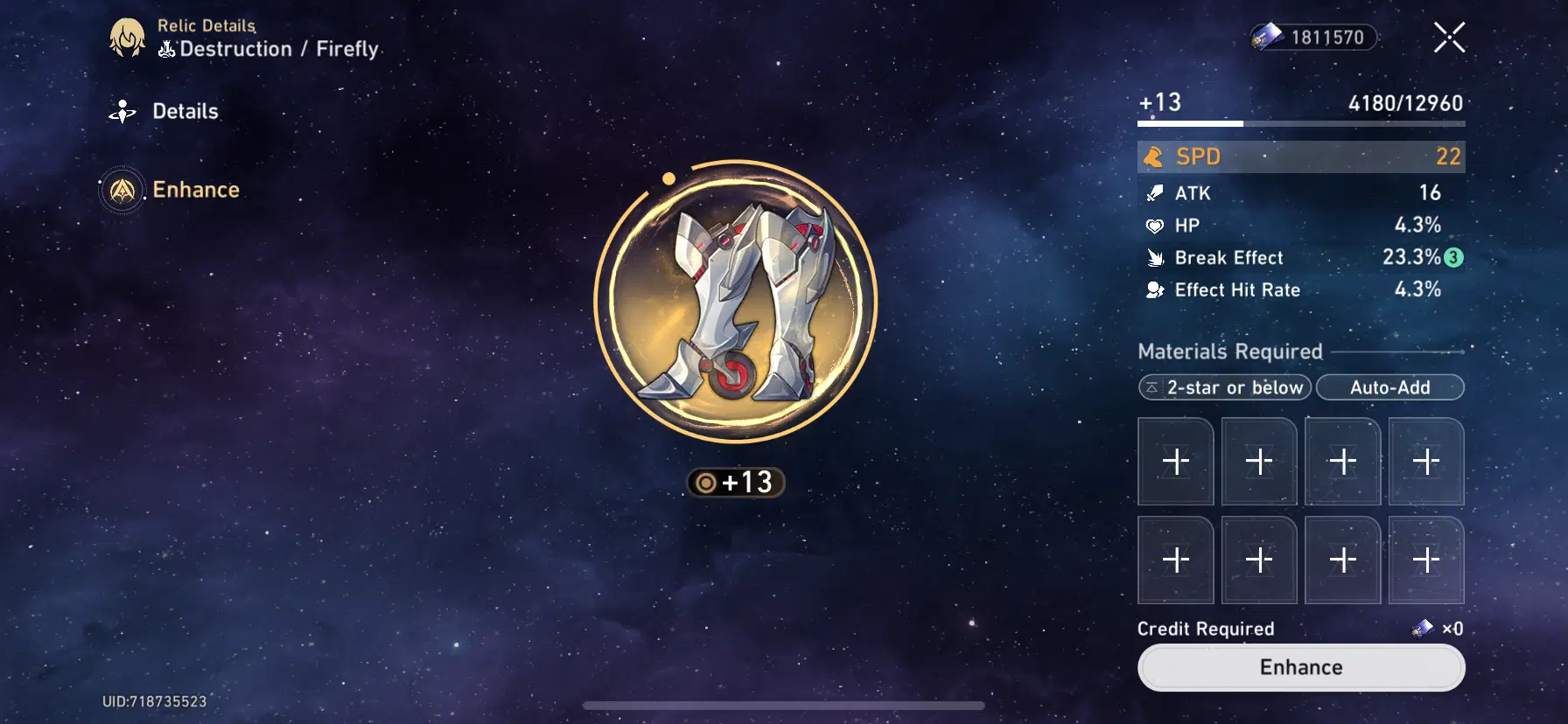Click the first empty material slot

[x=1175, y=461]
